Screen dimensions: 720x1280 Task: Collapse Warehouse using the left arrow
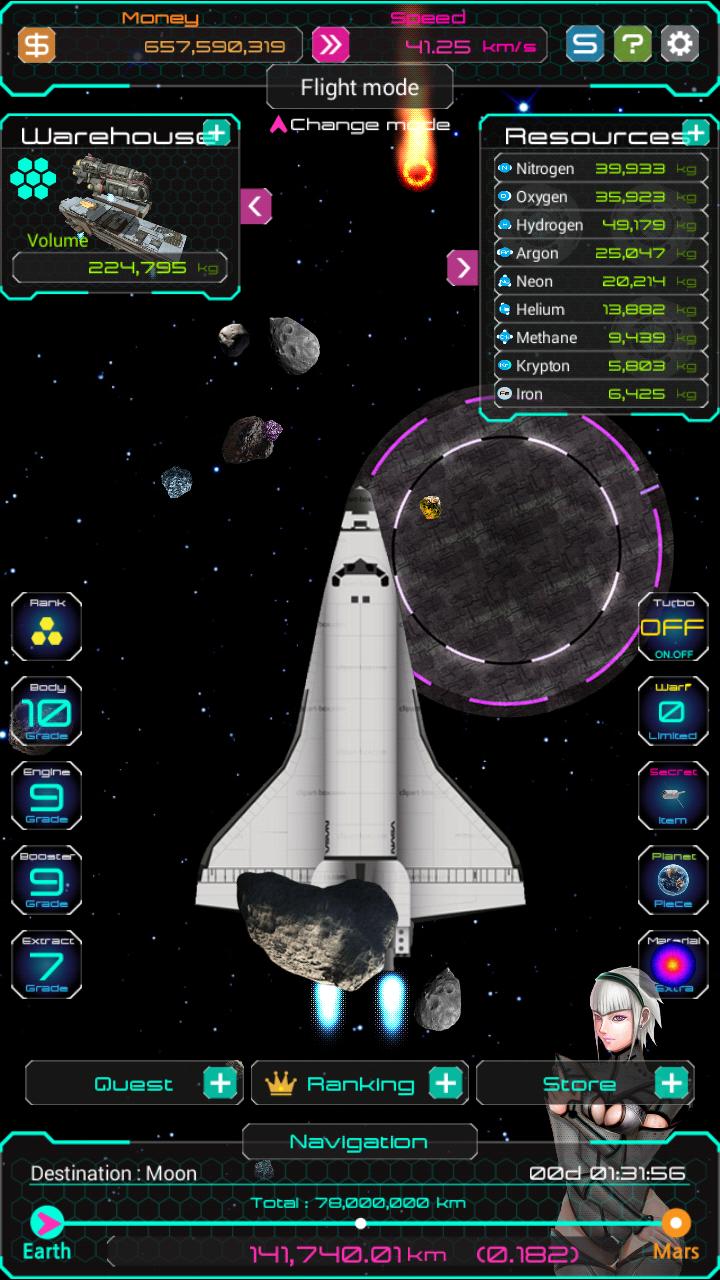click(256, 206)
